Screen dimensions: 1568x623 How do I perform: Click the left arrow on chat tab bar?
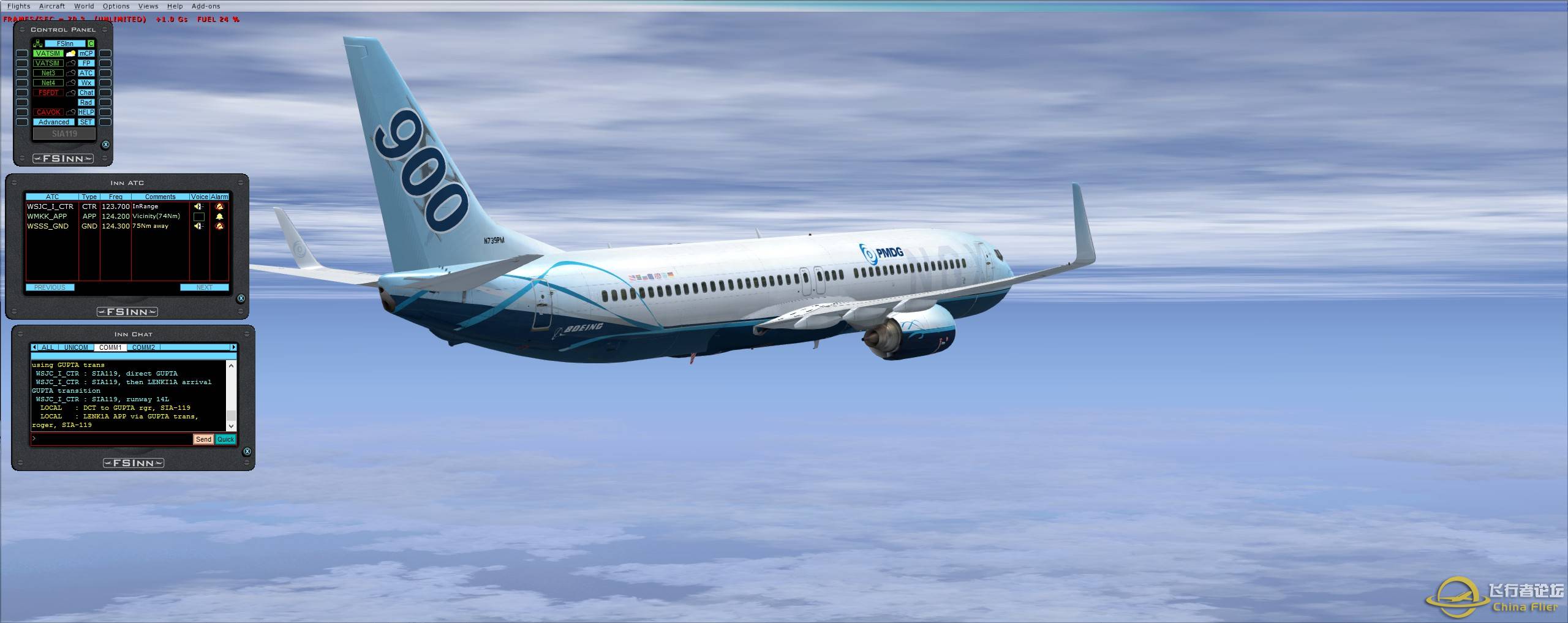(34, 347)
